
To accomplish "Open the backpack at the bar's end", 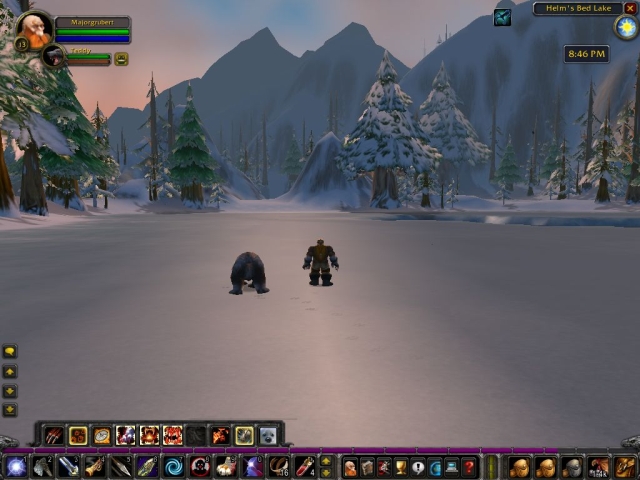I will coord(624,467).
